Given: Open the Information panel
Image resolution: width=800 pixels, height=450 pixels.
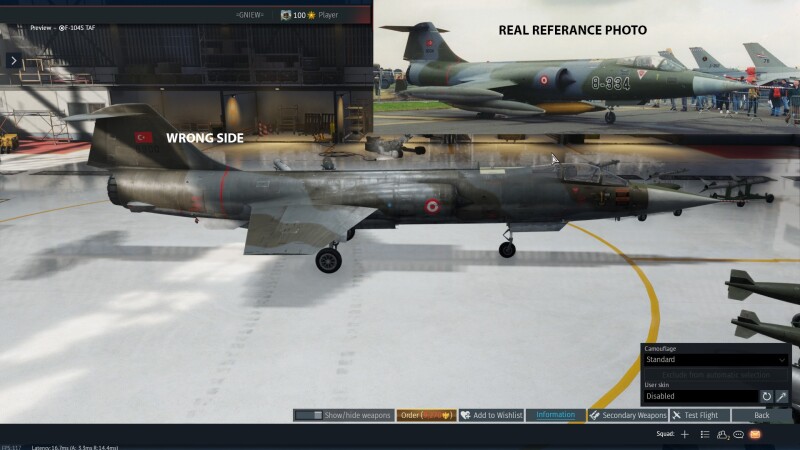Looking at the screenshot, I should coord(556,415).
